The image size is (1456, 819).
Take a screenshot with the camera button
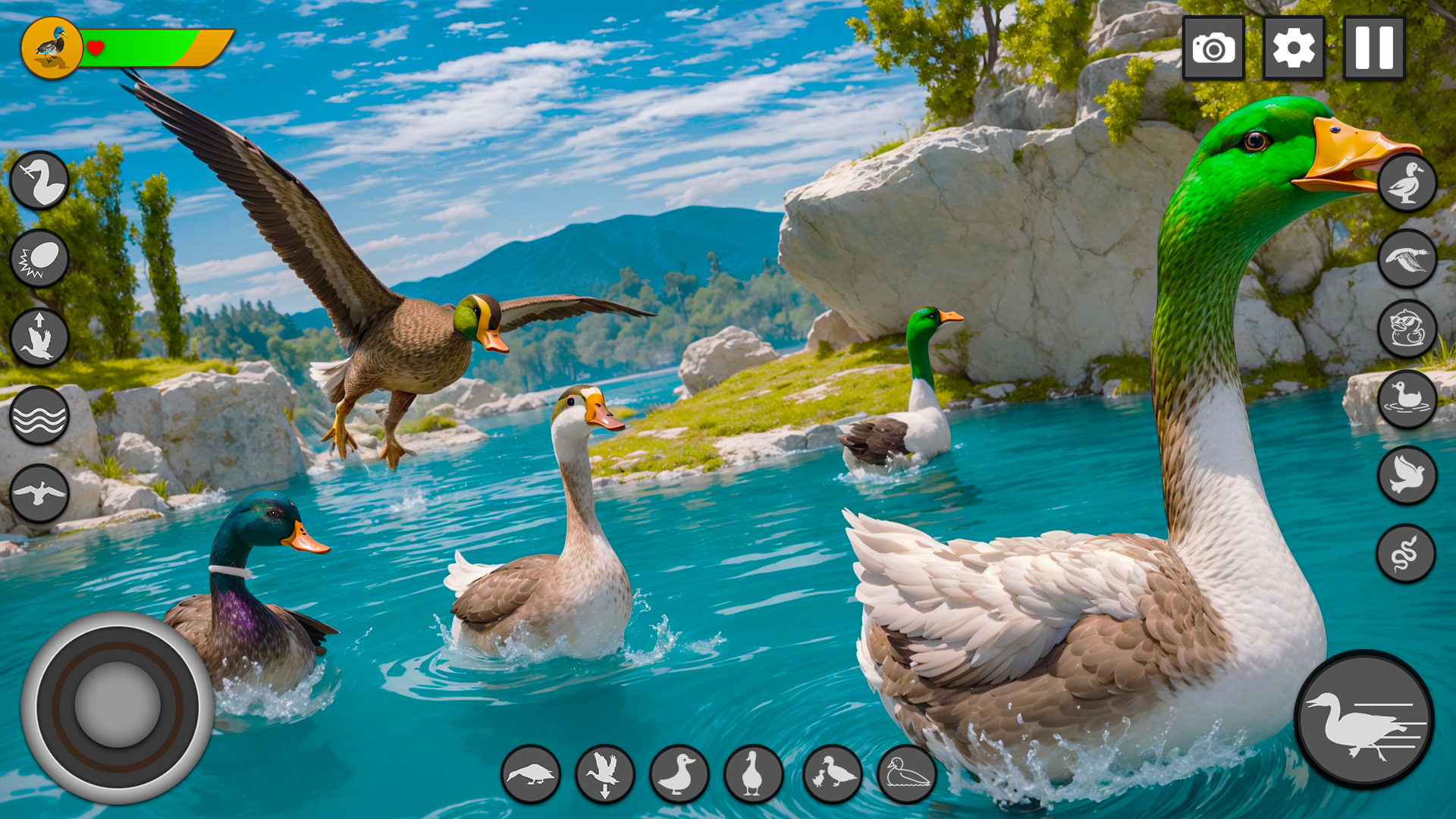click(x=1214, y=48)
